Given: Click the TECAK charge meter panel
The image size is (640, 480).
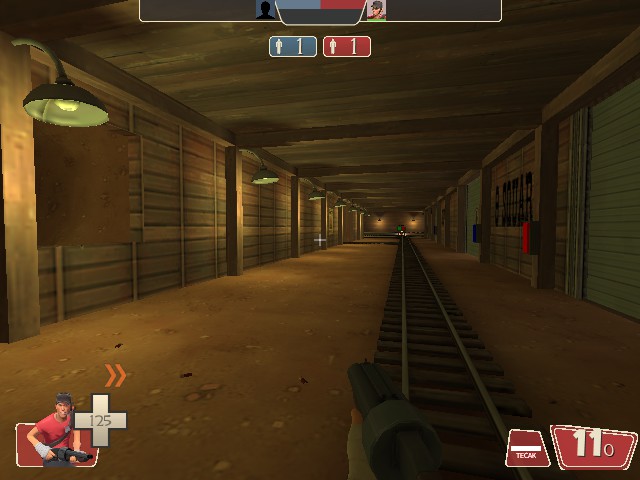Looking at the screenshot, I should click(x=527, y=448).
